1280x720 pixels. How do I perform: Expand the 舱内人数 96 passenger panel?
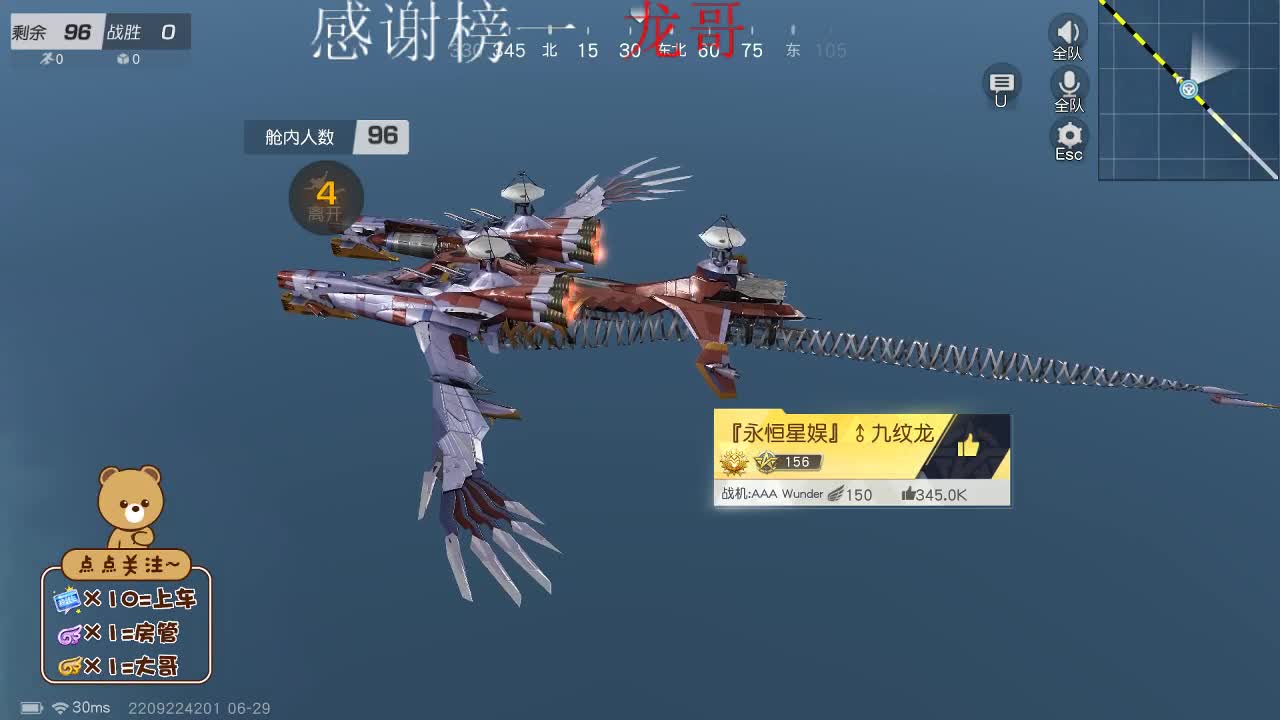pyautogui.click(x=326, y=138)
